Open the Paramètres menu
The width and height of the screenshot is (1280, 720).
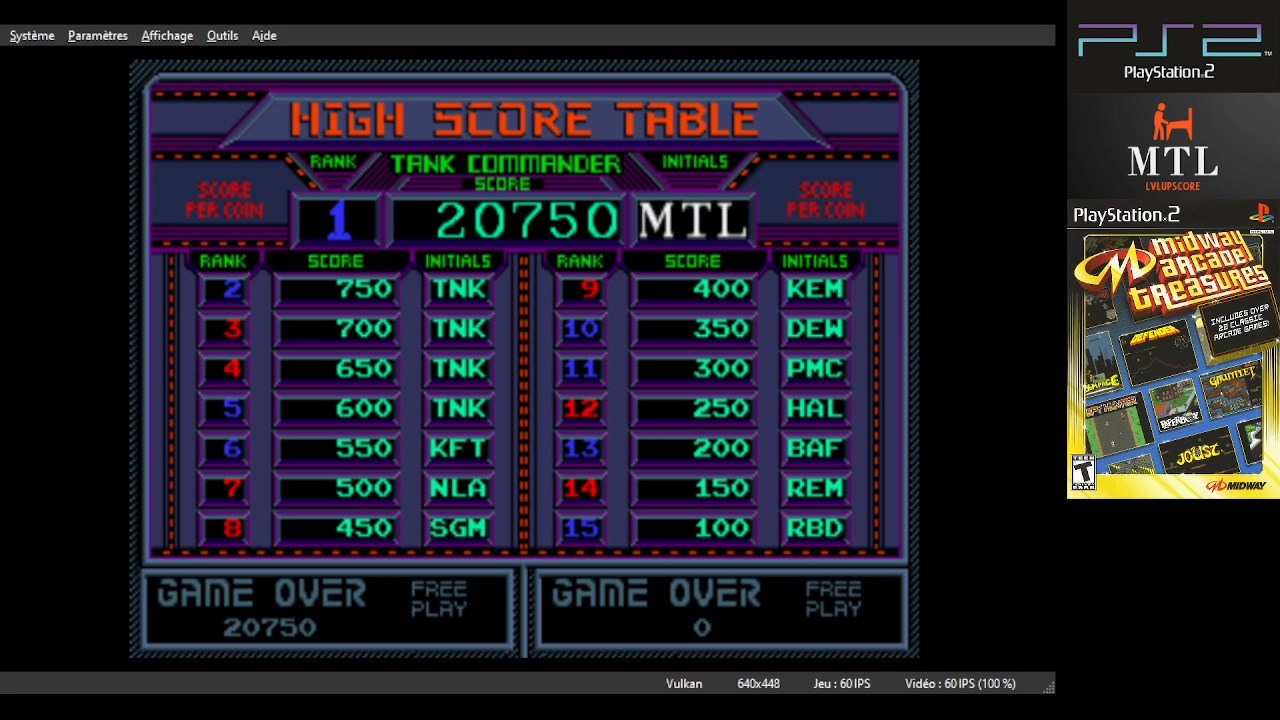tap(97, 35)
